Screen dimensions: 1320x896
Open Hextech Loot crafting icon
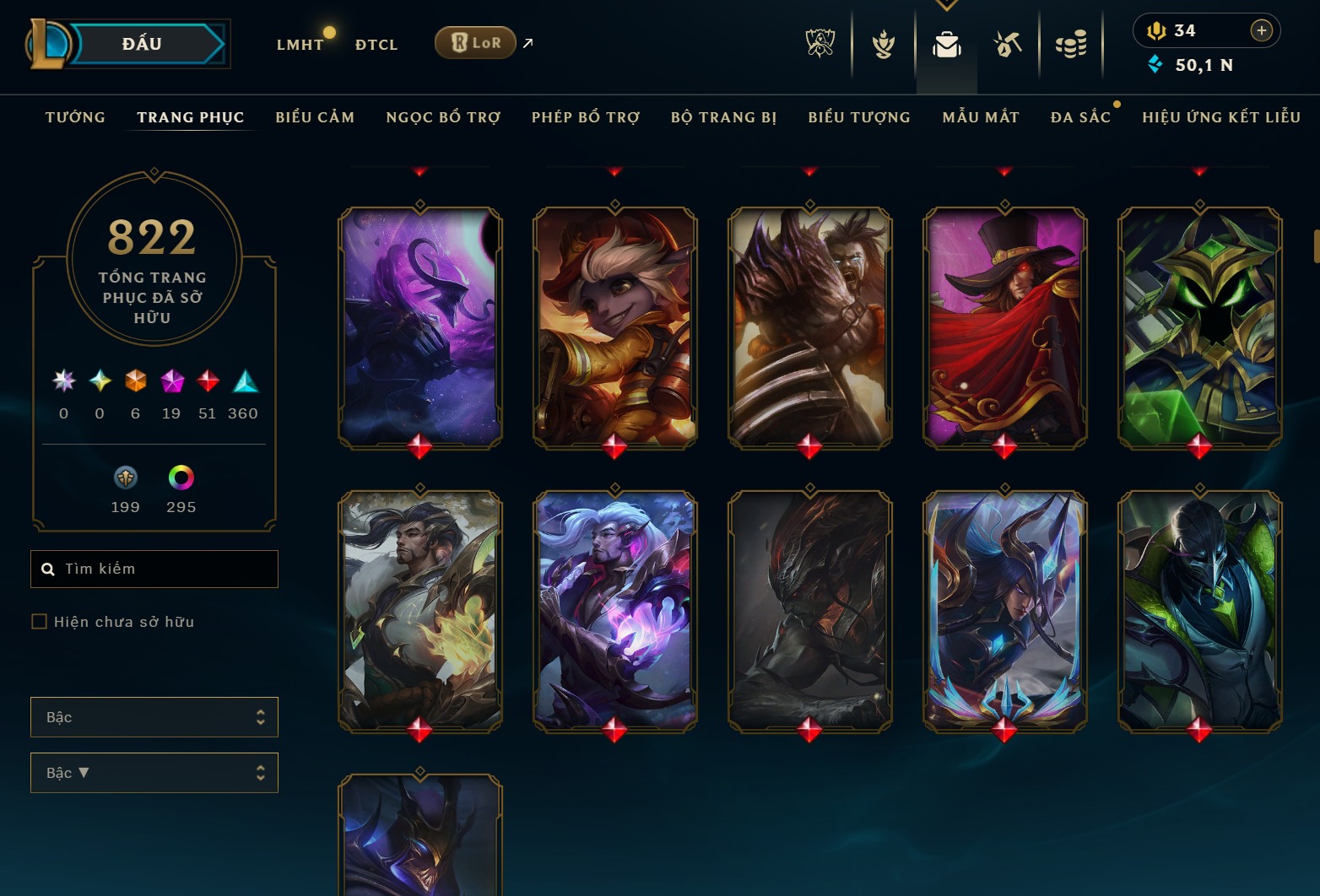(1007, 44)
